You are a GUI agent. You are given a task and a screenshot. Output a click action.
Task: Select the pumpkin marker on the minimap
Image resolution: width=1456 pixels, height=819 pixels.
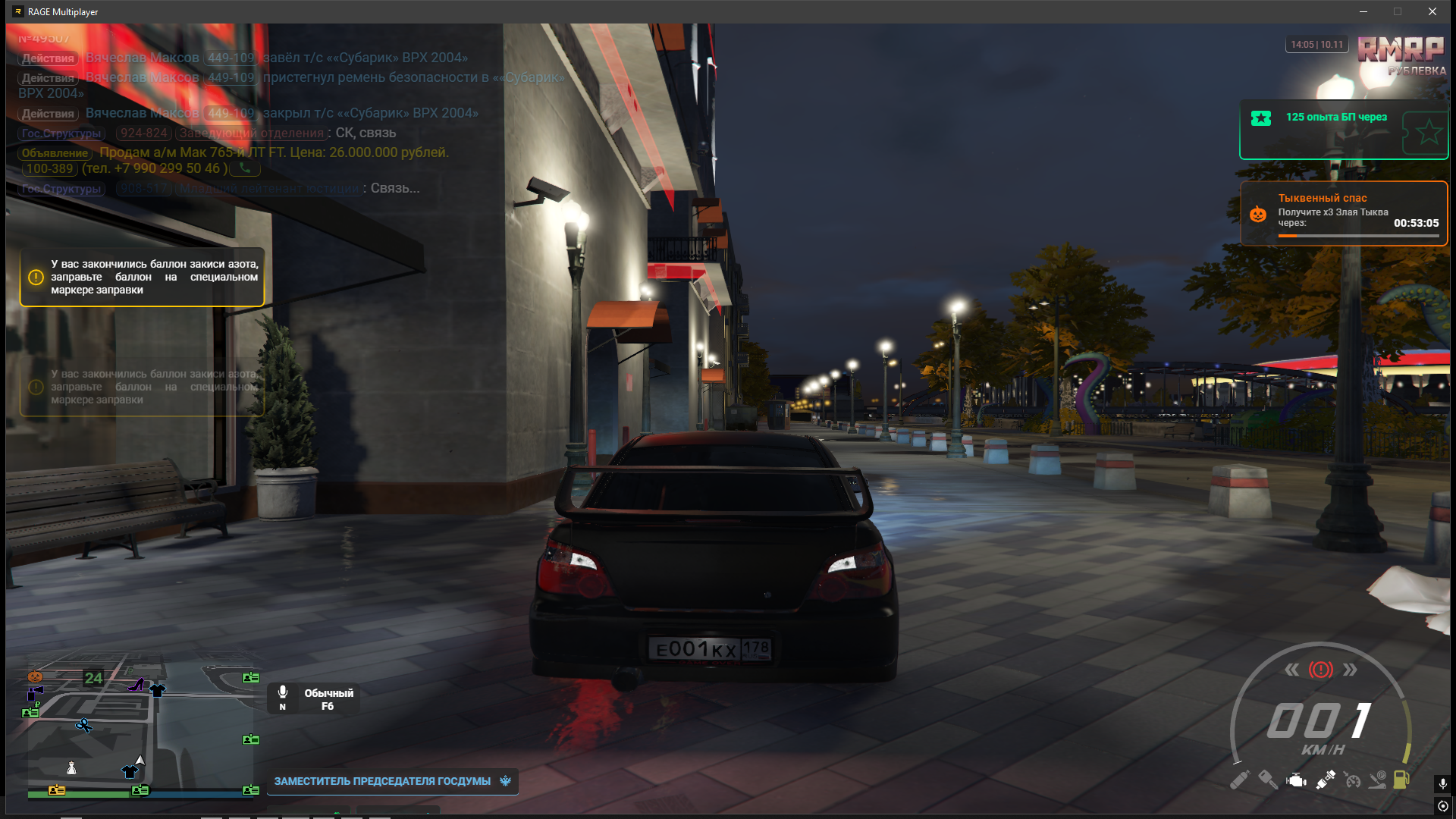(35, 676)
